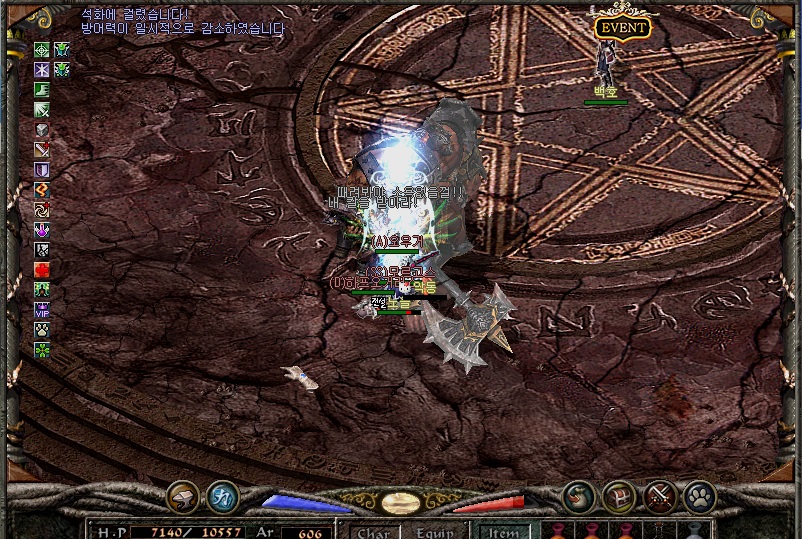The height and width of the screenshot is (539, 802).
Task: Open the paw print pet button
Action: click(700, 496)
